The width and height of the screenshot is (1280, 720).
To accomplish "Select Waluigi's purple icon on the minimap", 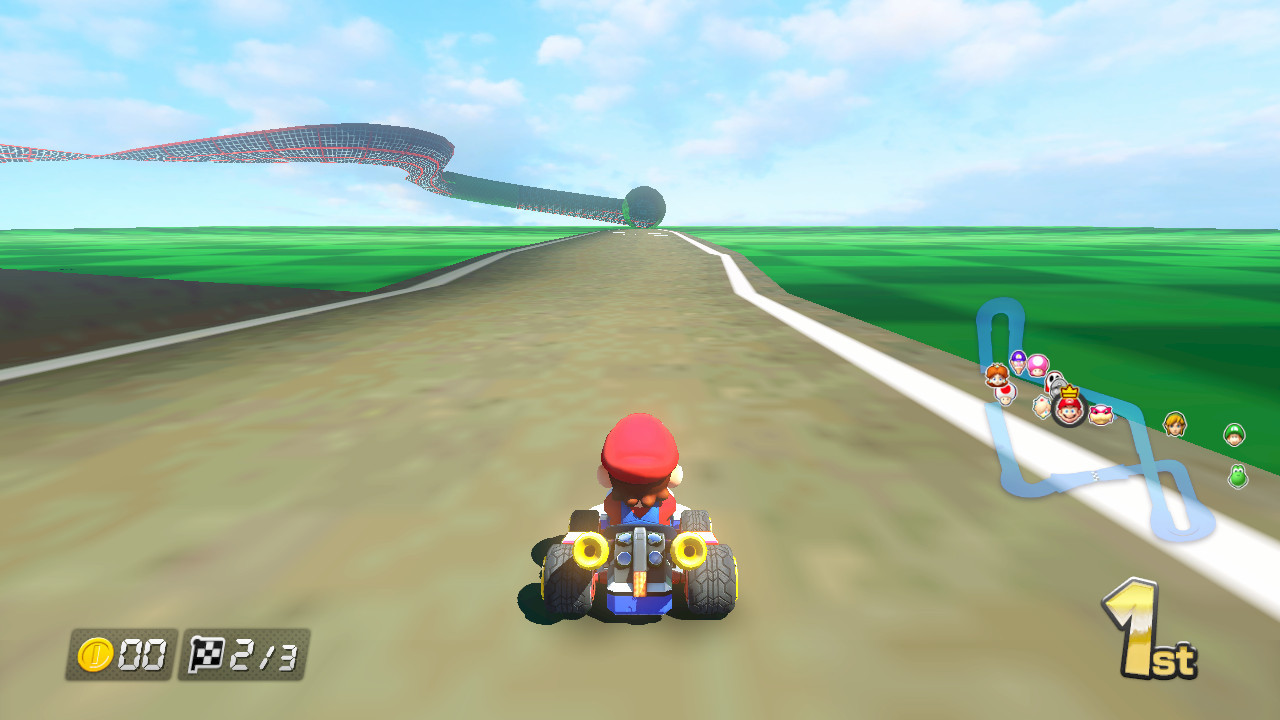I will pyautogui.click(x=1017, y=358).
